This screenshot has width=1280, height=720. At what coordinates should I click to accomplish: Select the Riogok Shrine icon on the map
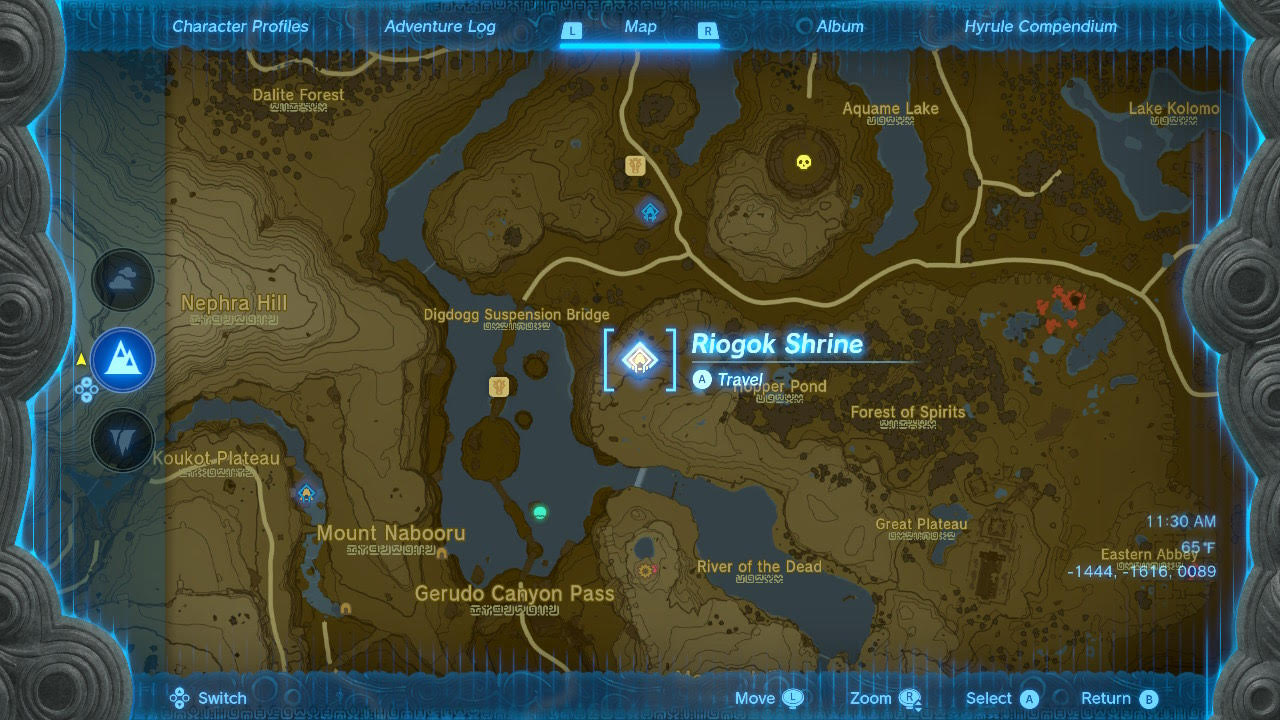pyautogui.click(x=640, y=357)
